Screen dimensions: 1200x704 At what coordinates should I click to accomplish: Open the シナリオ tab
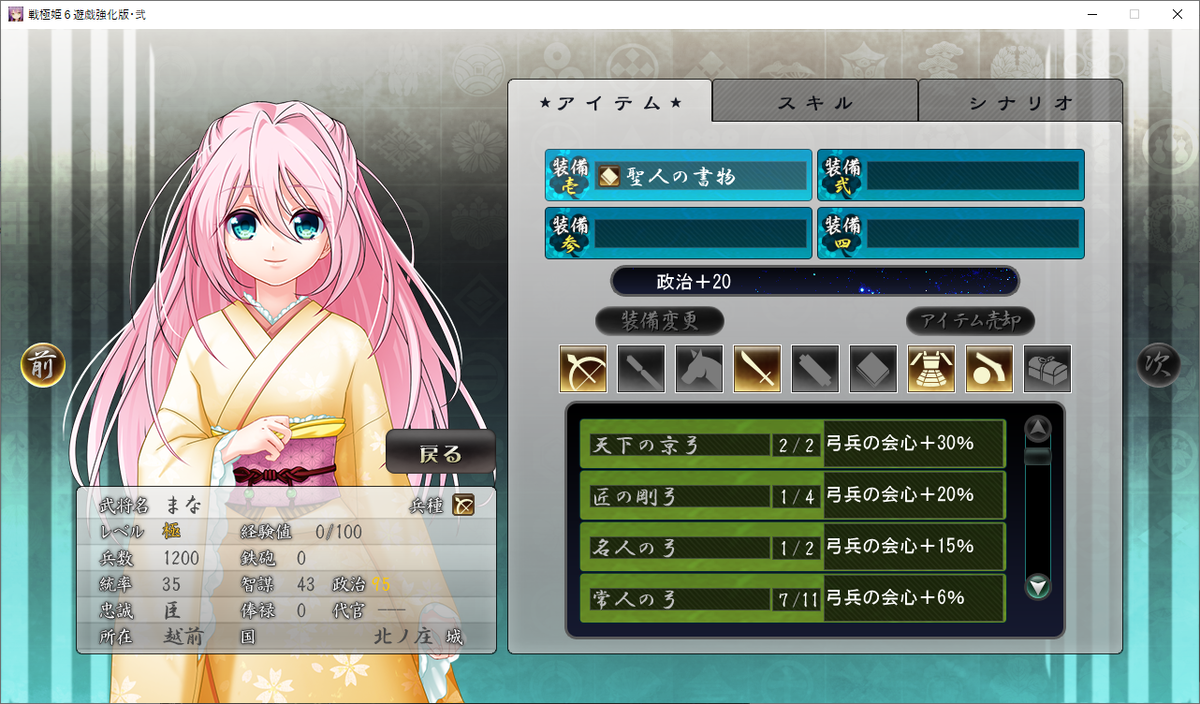tap(1020, 102)
